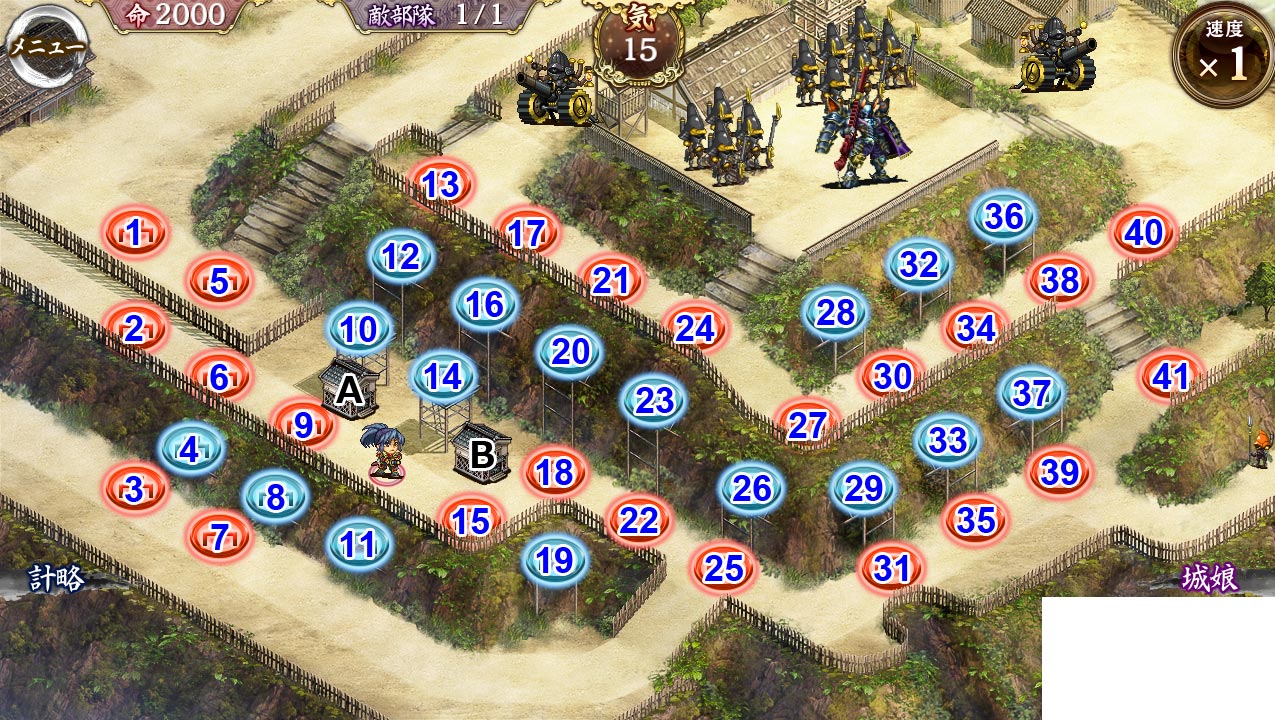
Task: Pick blue placement tile 12
Action: pyautogui.click(x=401, y=257)
